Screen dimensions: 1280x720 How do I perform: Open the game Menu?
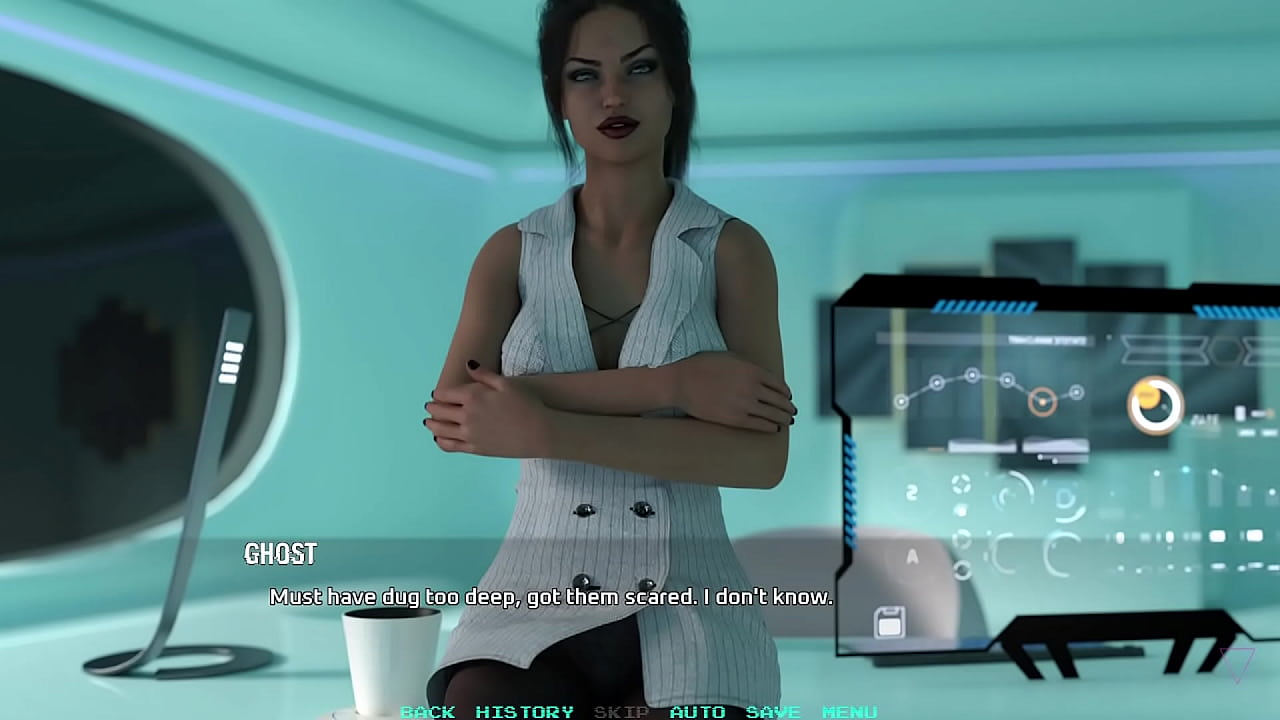(849, 712)
